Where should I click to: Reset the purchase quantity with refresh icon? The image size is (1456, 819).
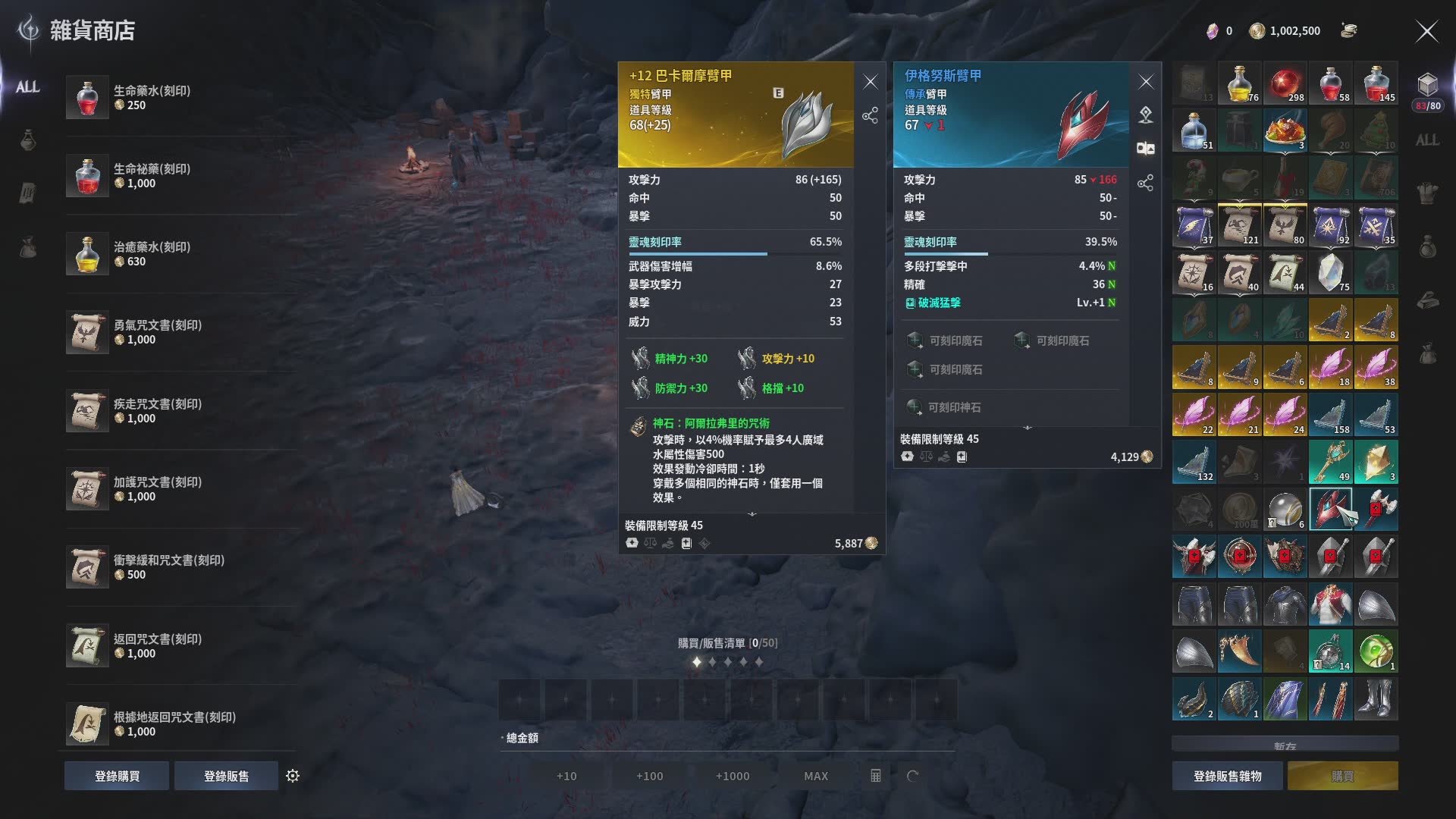(912, 776)
